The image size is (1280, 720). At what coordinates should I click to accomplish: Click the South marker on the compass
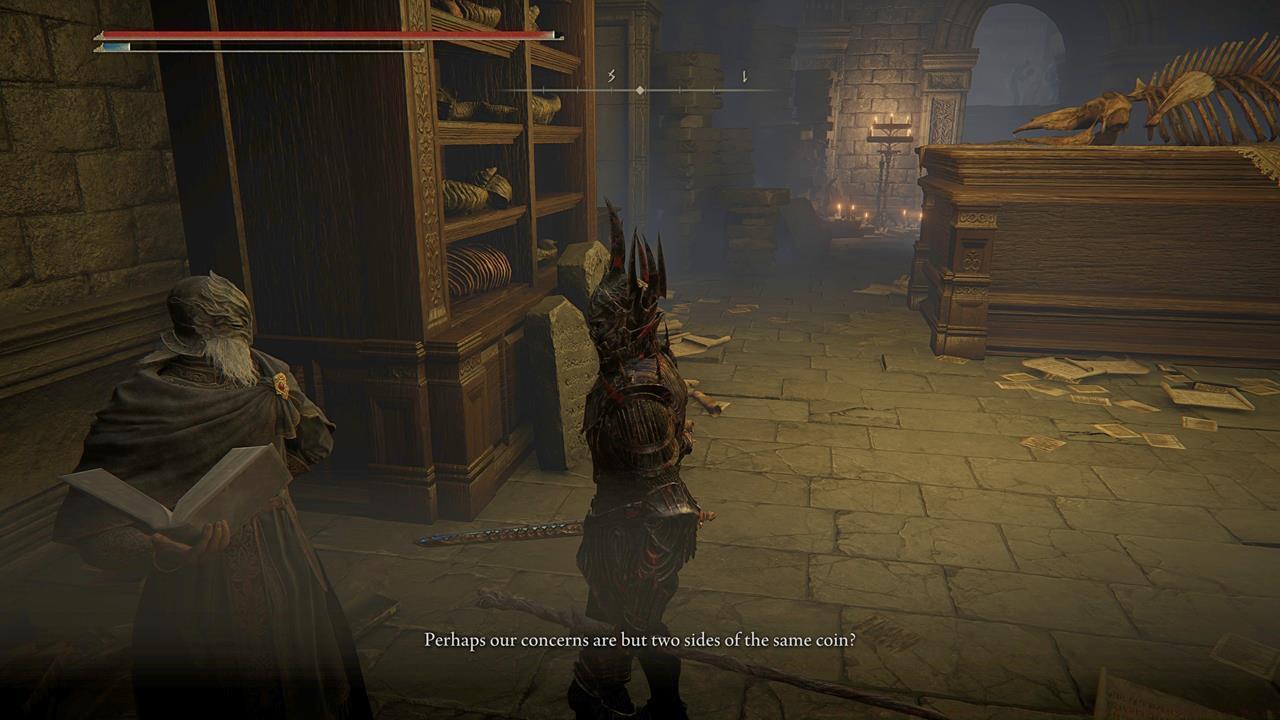(611, 76)
